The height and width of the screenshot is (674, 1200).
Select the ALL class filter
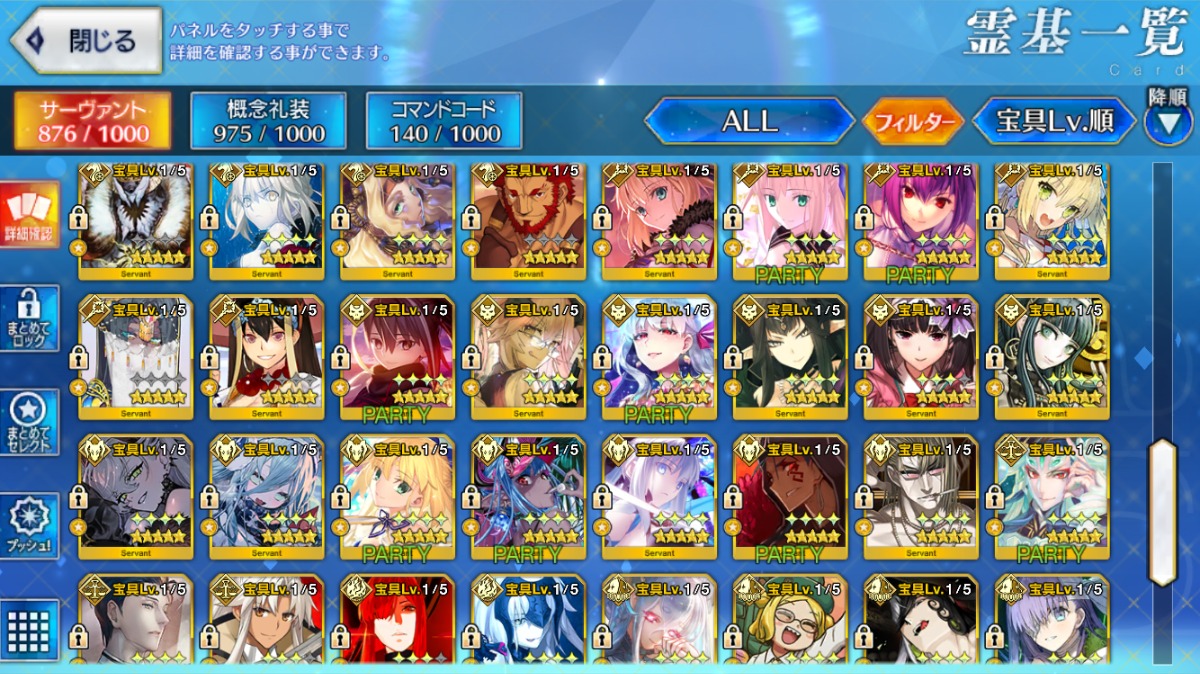pyautogui.click(x=749, y=122)
